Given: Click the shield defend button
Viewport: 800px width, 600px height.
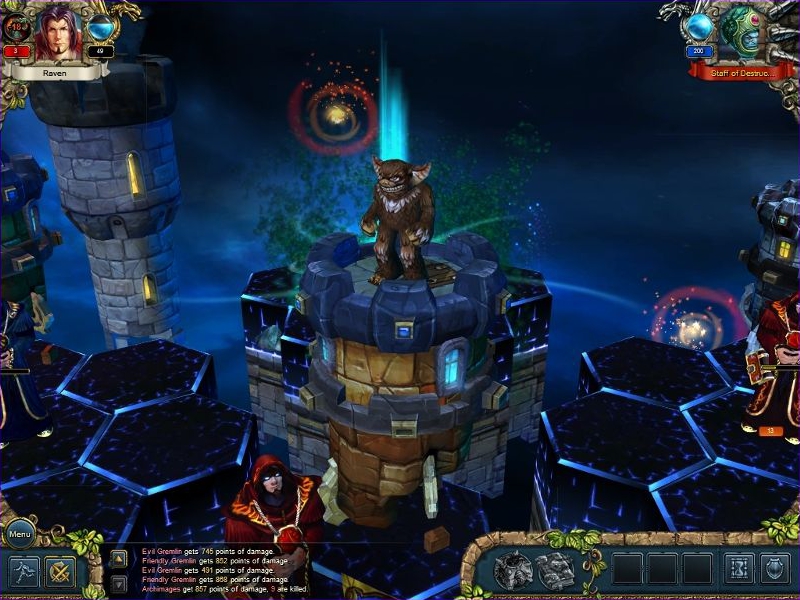Looking at the screenshot, I should [775, 568].
